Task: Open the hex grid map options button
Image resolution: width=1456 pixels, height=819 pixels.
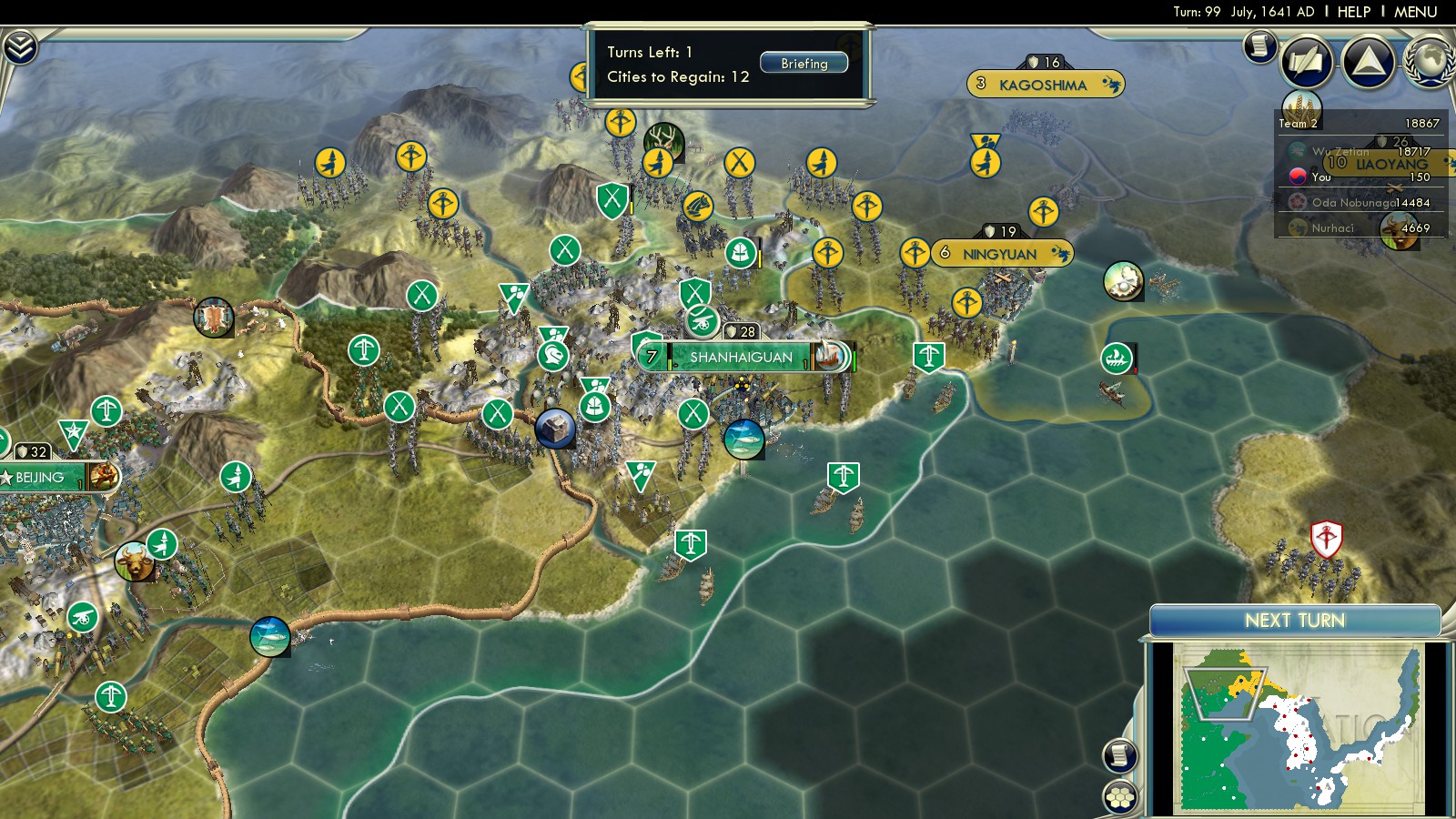Action: click(x=1120, y=797)
